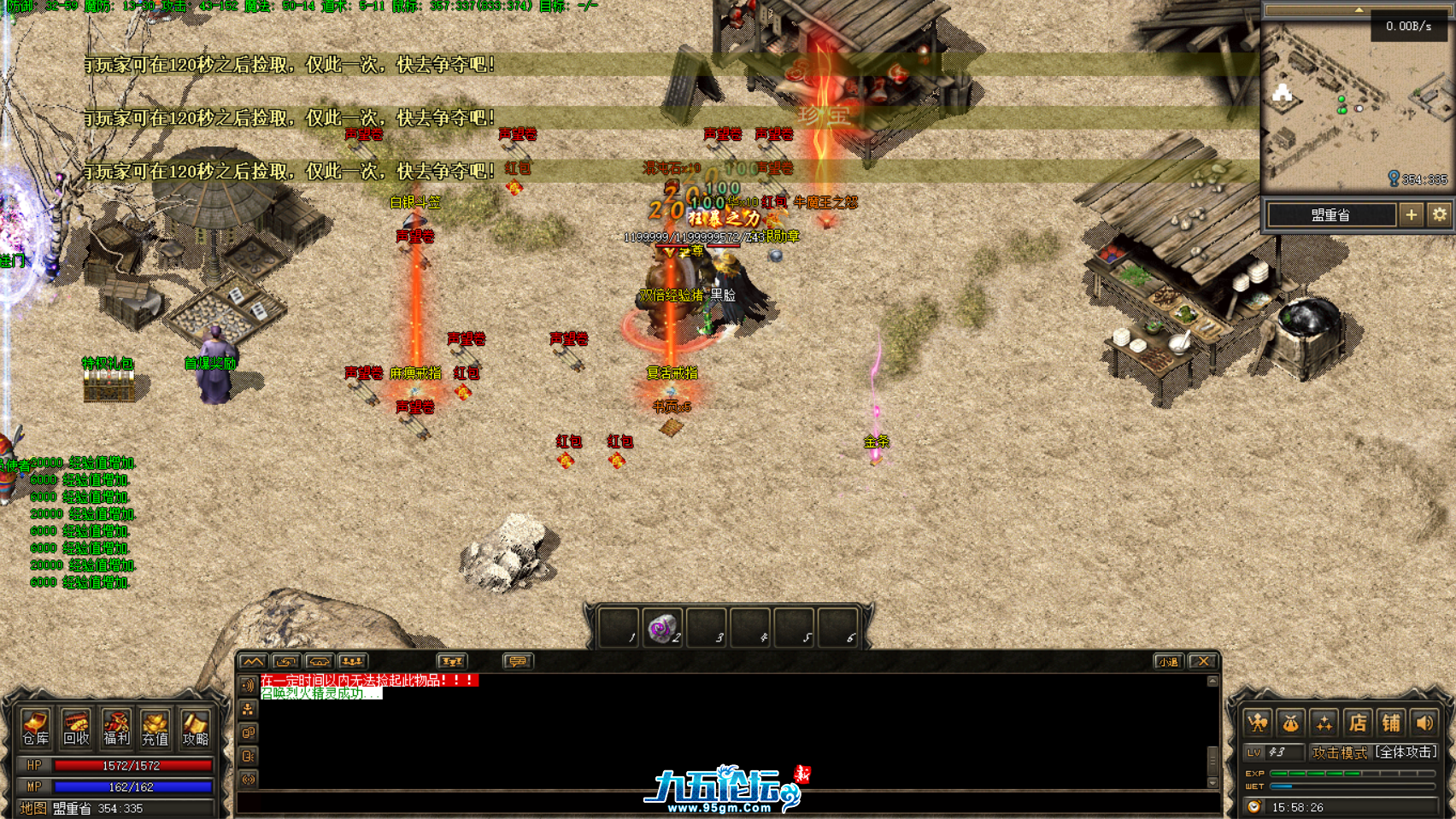Open minimap settings via the gear icon

click(x=1438, y=215)
